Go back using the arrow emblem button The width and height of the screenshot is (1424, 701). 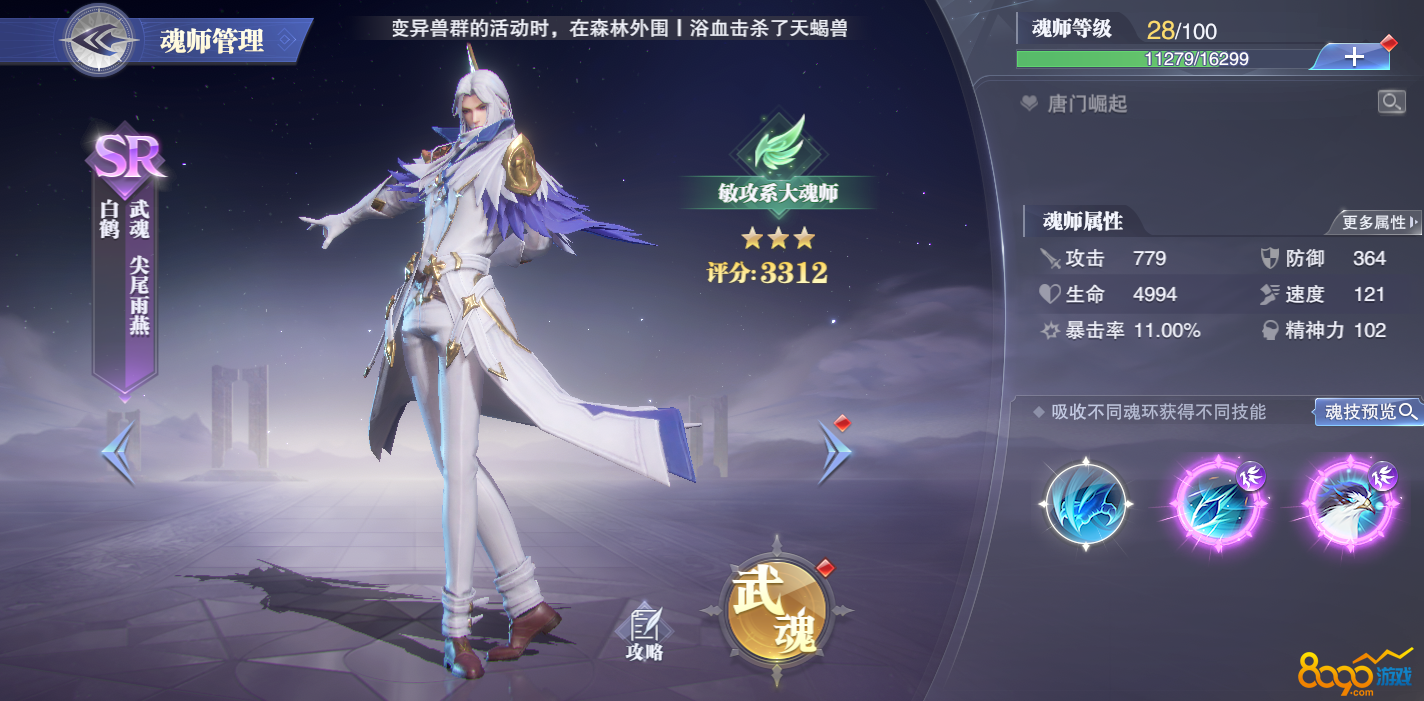[x=97, y=40]
